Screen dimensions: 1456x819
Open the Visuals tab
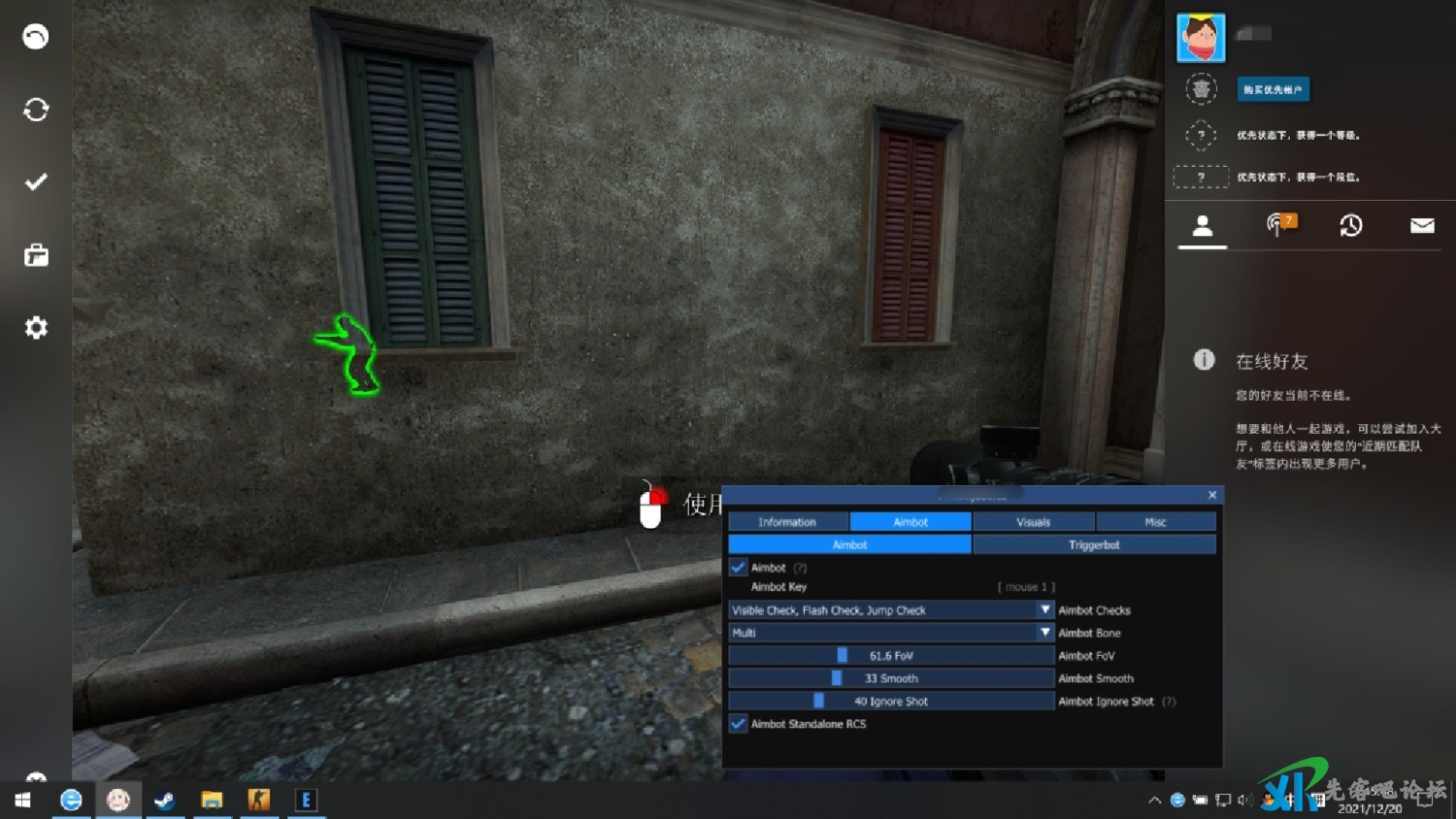click(1033, 522)
